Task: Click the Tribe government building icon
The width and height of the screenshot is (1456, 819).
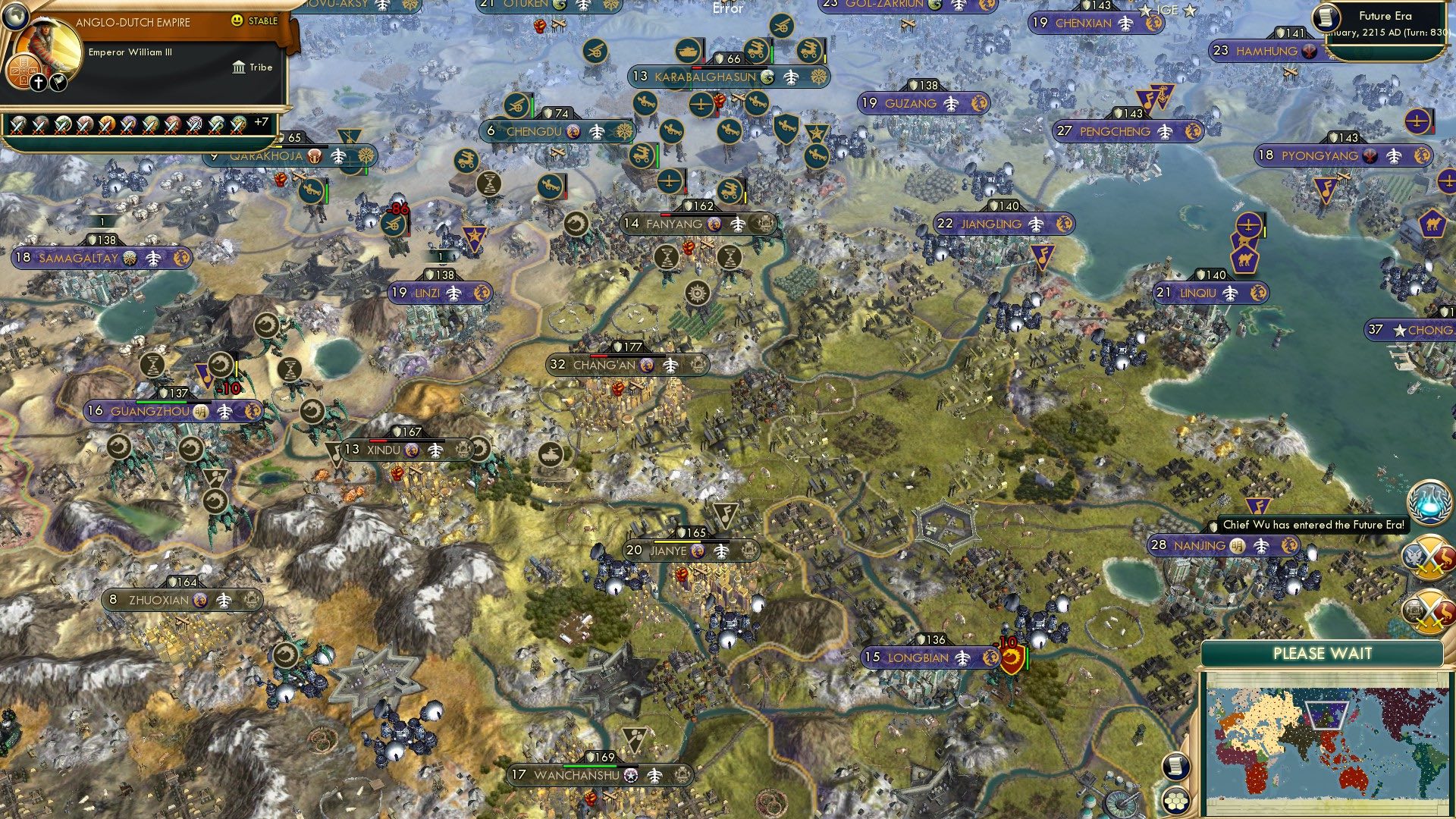Action: click(x=239, y=67)
